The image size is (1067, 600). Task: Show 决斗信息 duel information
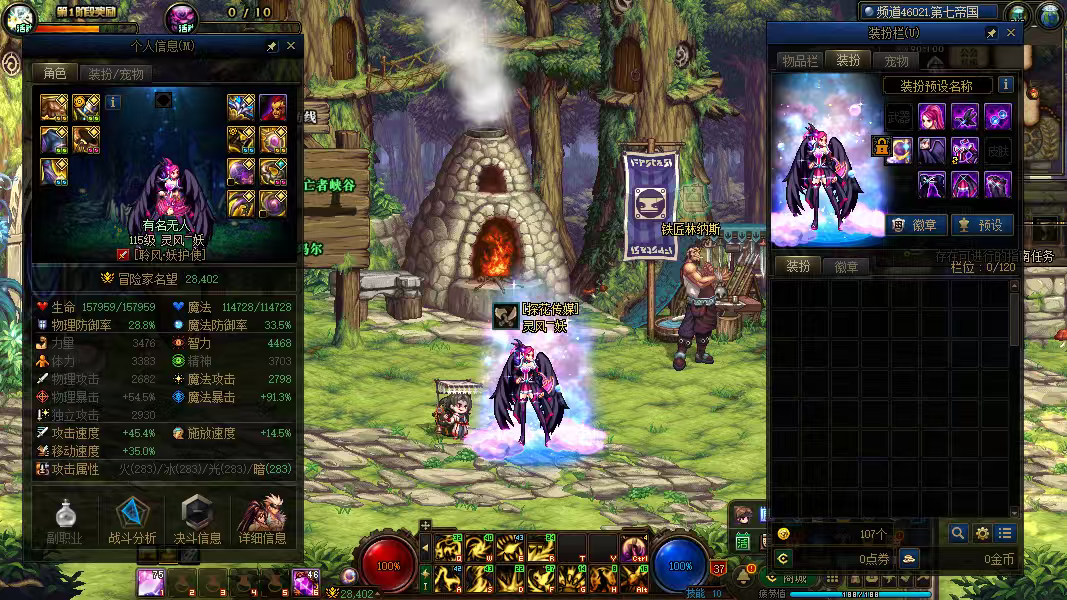[x=197, y=521]
